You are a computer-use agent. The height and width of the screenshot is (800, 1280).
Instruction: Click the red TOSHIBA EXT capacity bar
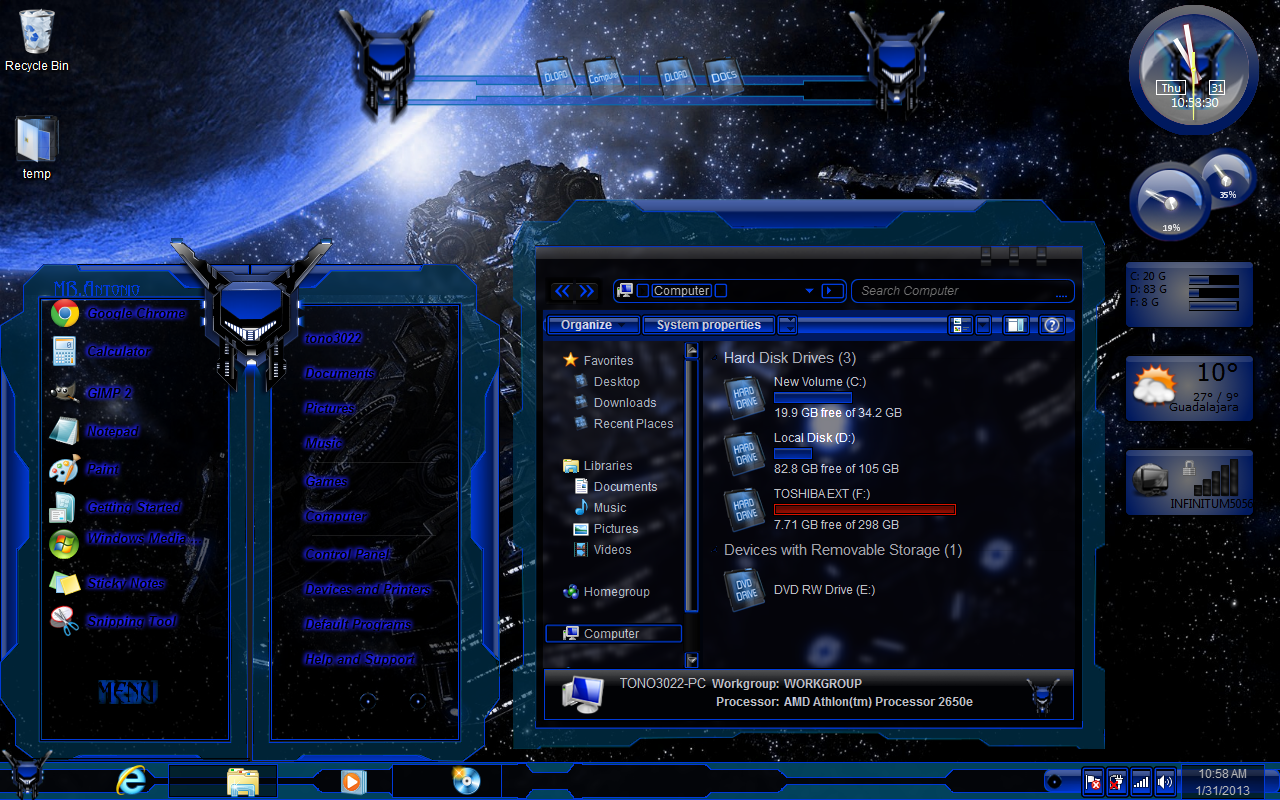click(x=864, y=509)
